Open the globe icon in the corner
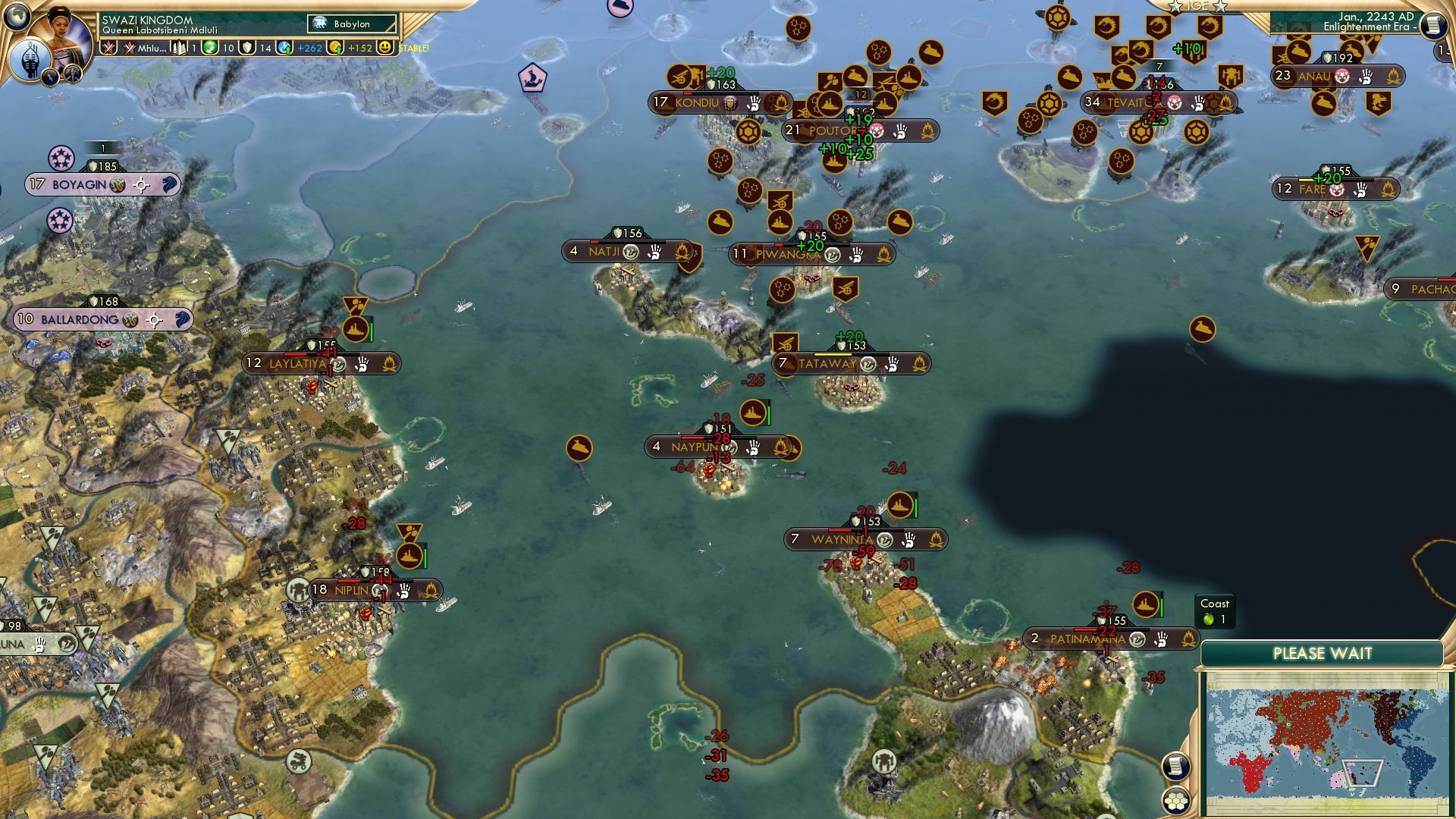The image size is (1456, 819). tap(16, 15)
